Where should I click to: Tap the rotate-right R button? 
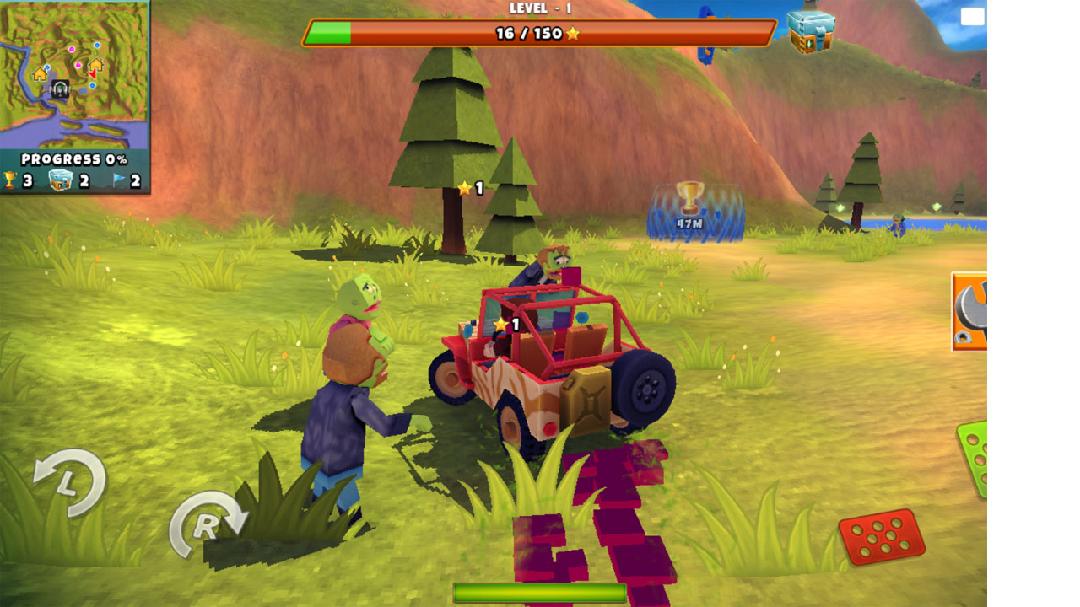[206, 524]
